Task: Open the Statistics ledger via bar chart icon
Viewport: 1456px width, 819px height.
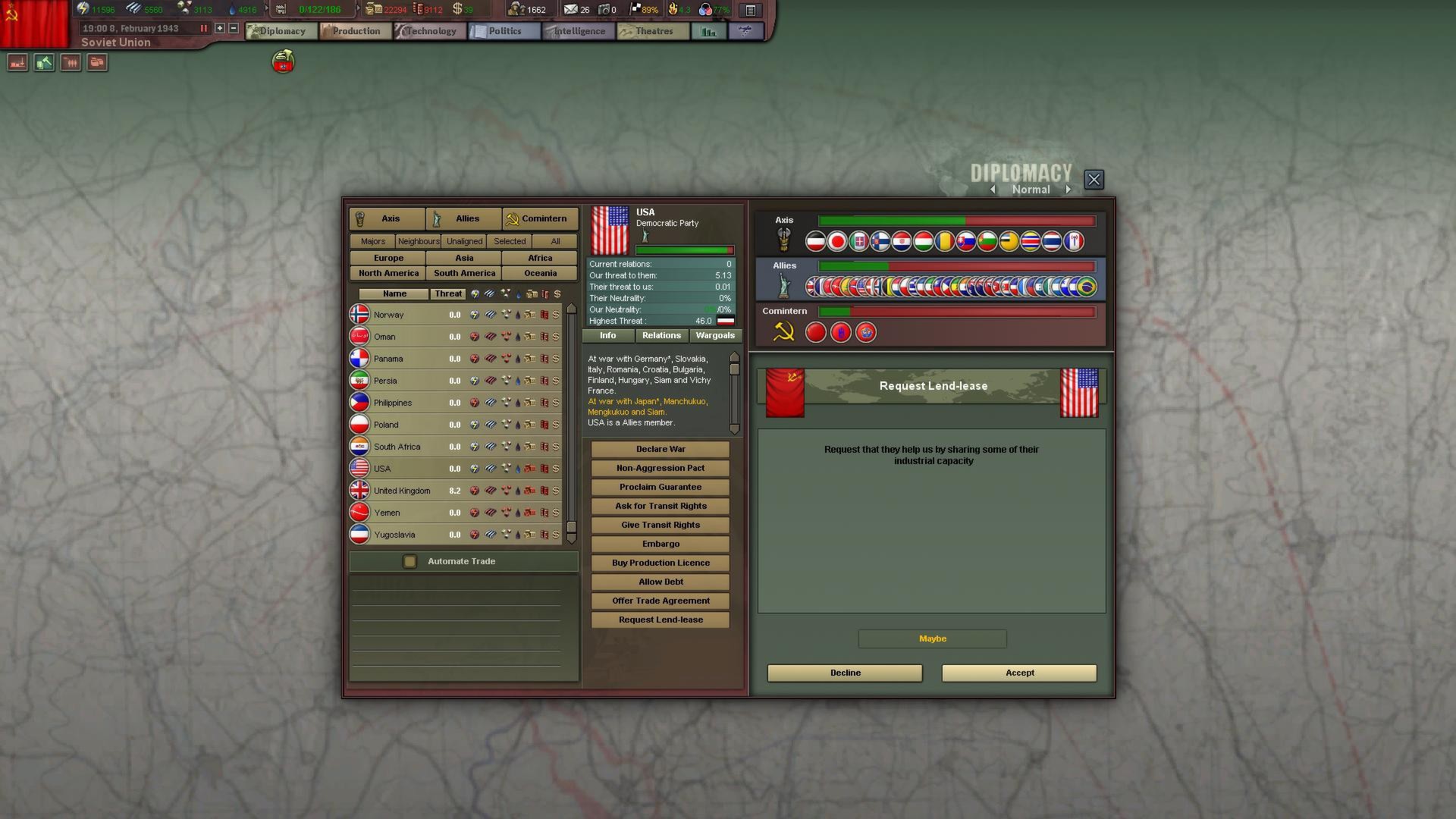Action: [x=708, y=31]
